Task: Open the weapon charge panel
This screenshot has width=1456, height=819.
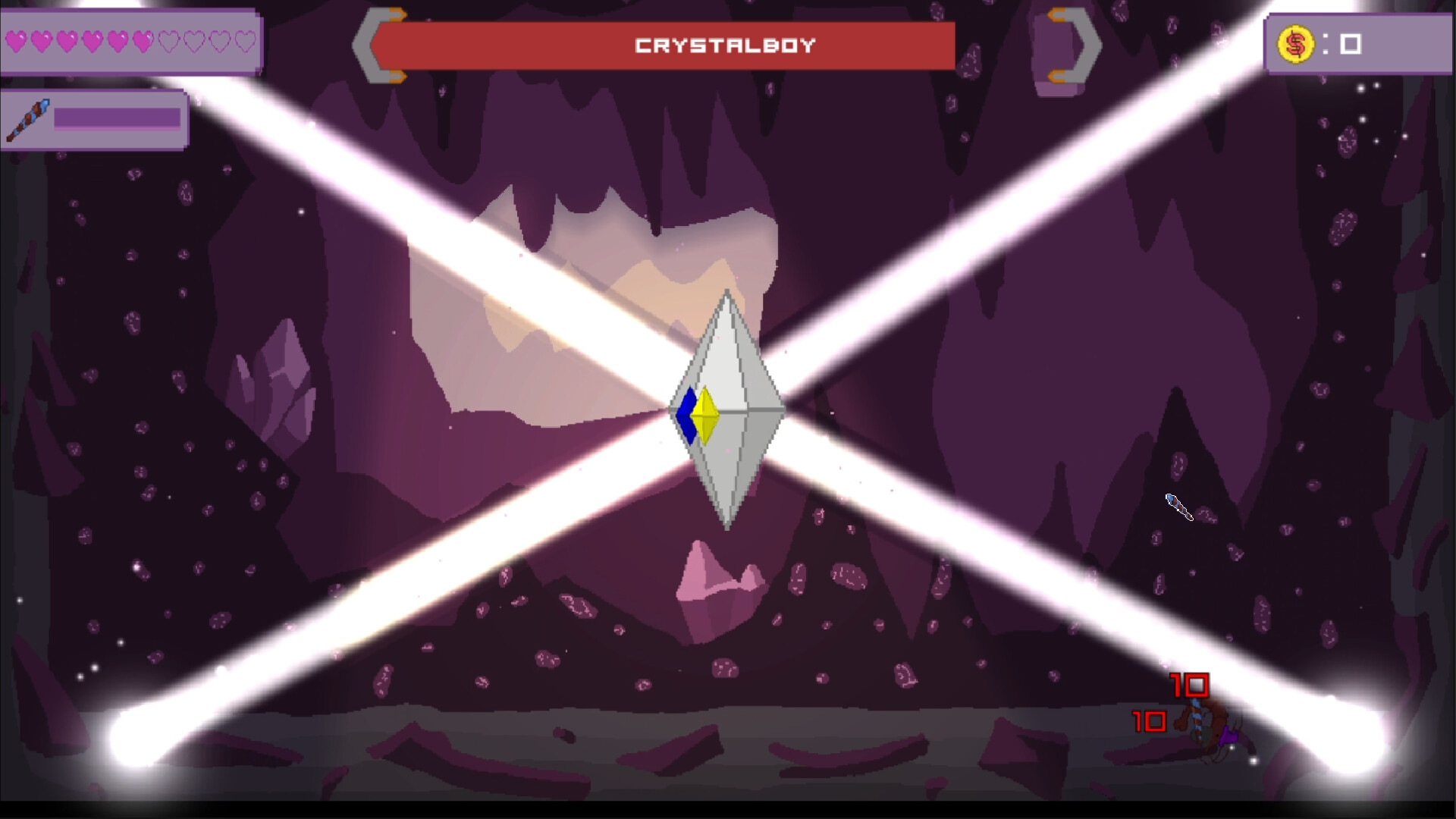Action: 95,120
